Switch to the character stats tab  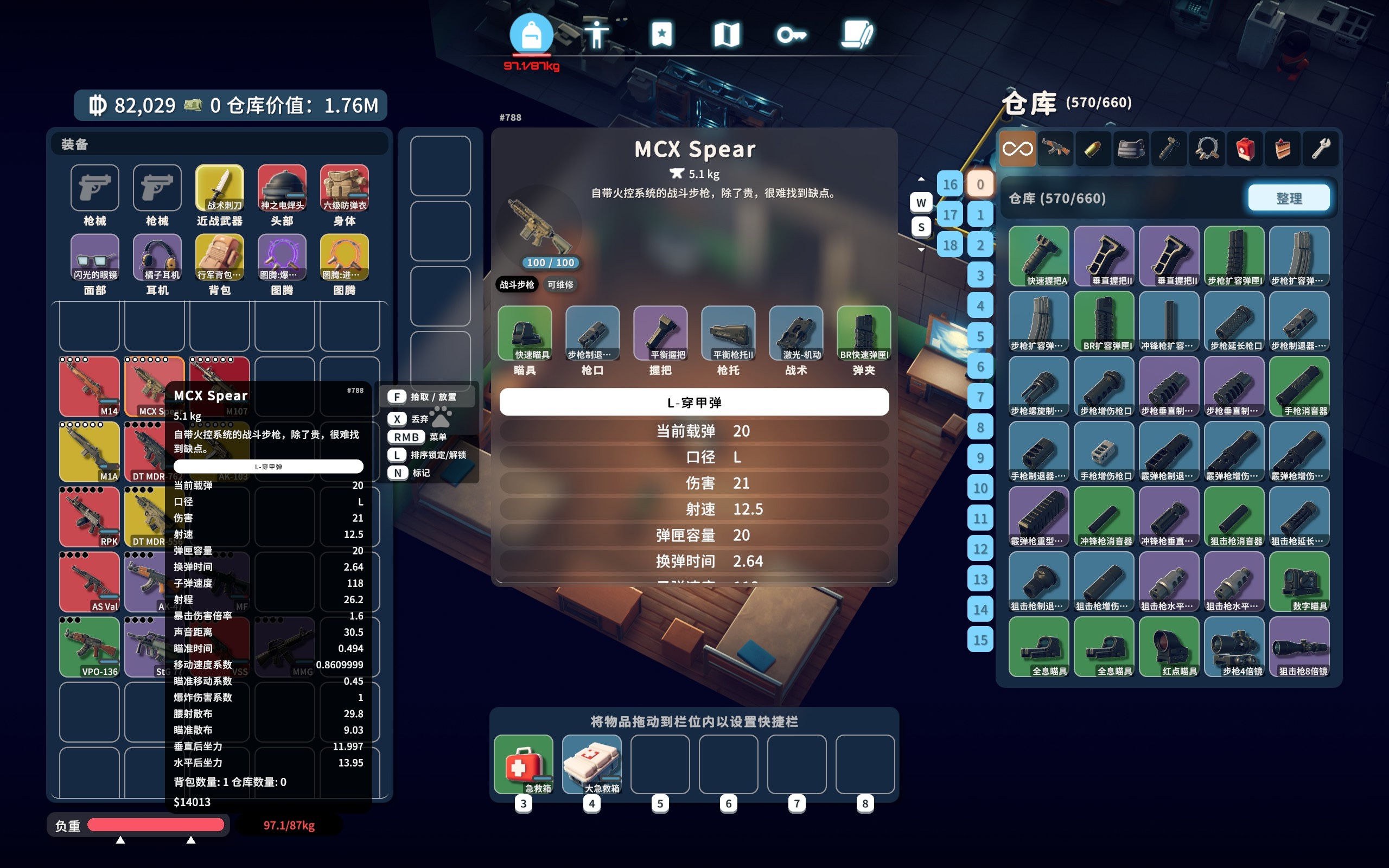[x=596, y=34]
